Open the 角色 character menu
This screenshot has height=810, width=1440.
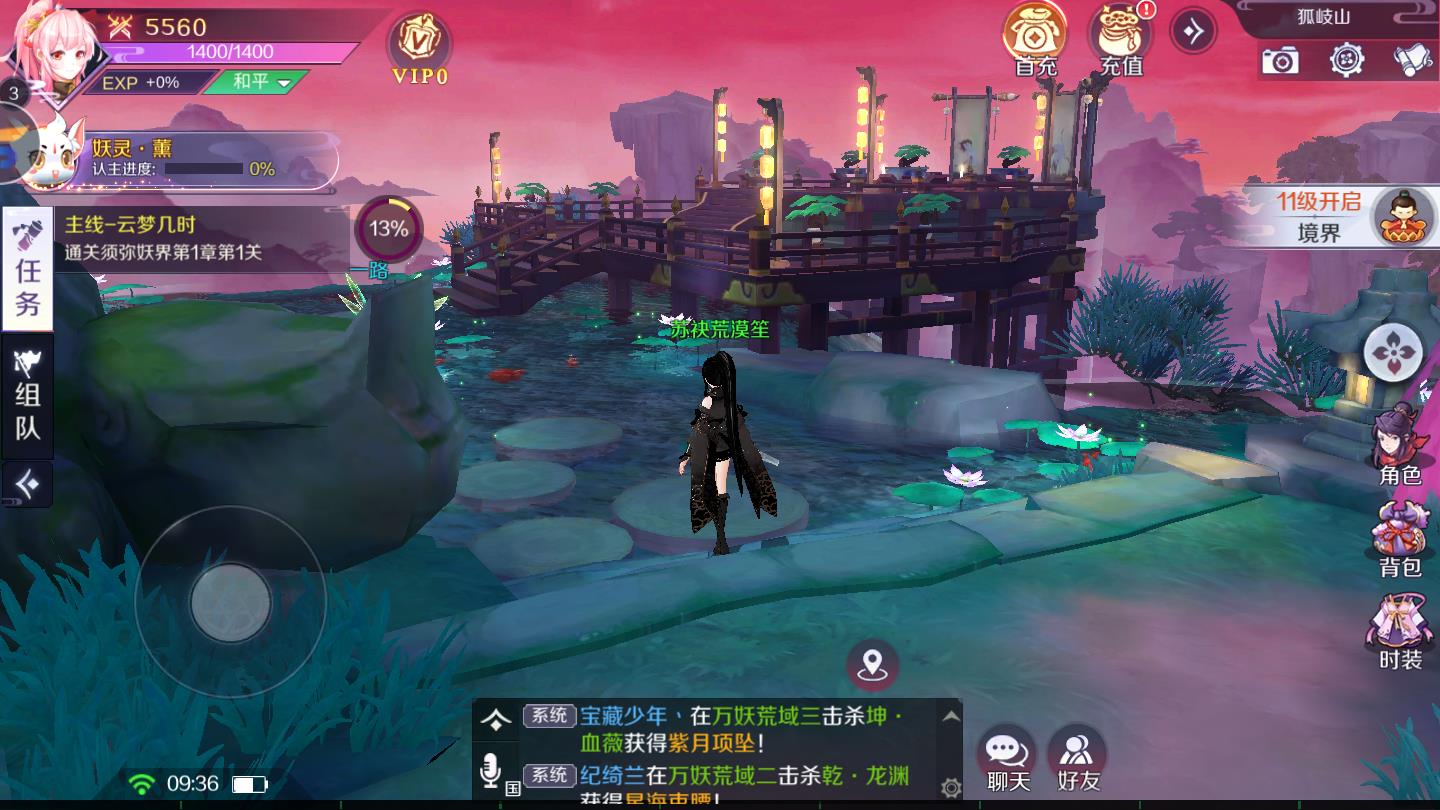1400,445
